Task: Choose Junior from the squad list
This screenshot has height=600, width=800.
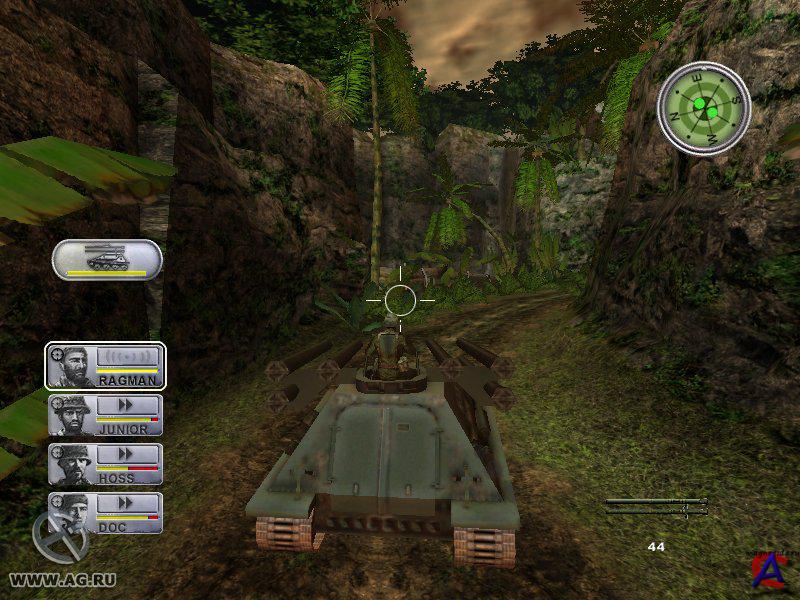Action: tap(105, 415)
